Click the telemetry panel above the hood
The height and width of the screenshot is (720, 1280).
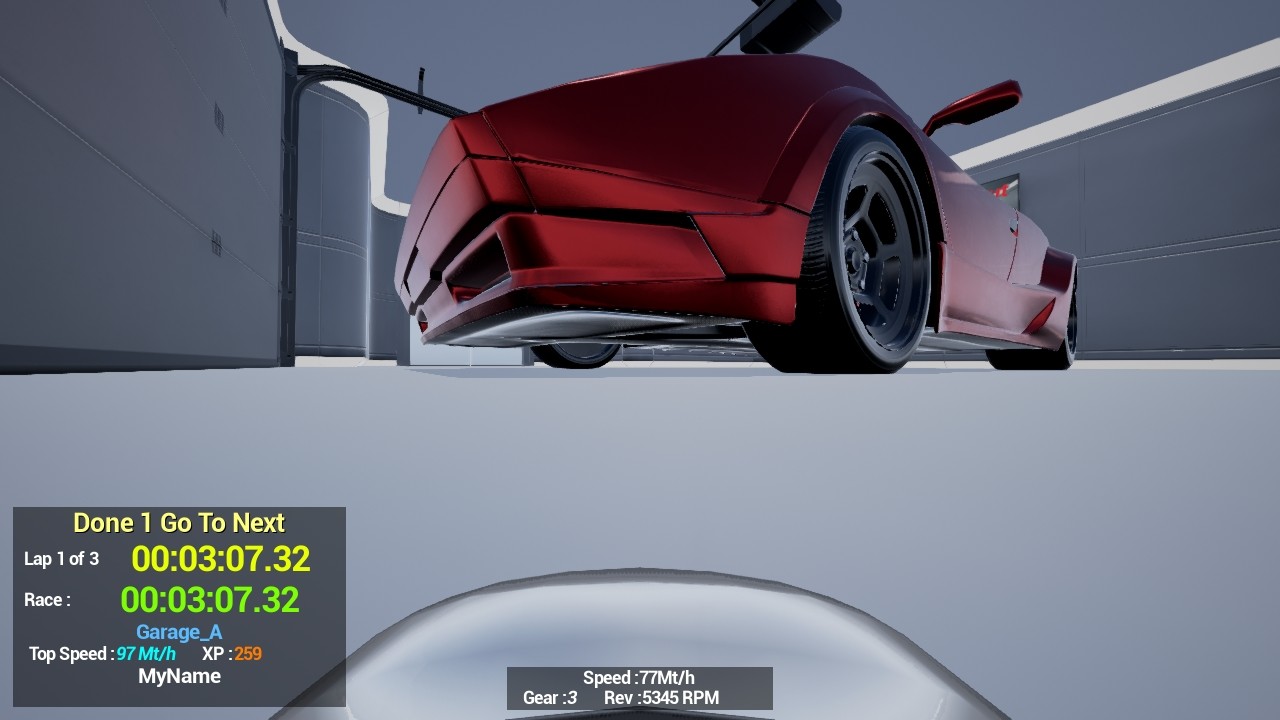(x=638, y=688)
